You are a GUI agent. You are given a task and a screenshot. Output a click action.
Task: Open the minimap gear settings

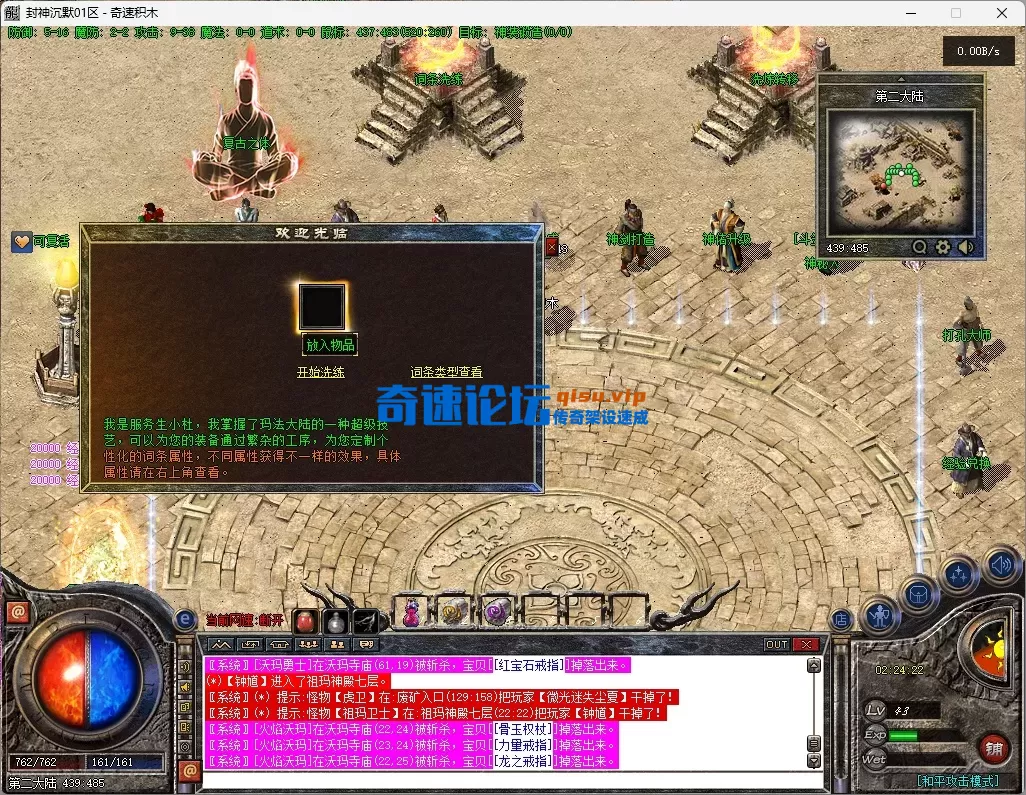[x=942, y=247]
